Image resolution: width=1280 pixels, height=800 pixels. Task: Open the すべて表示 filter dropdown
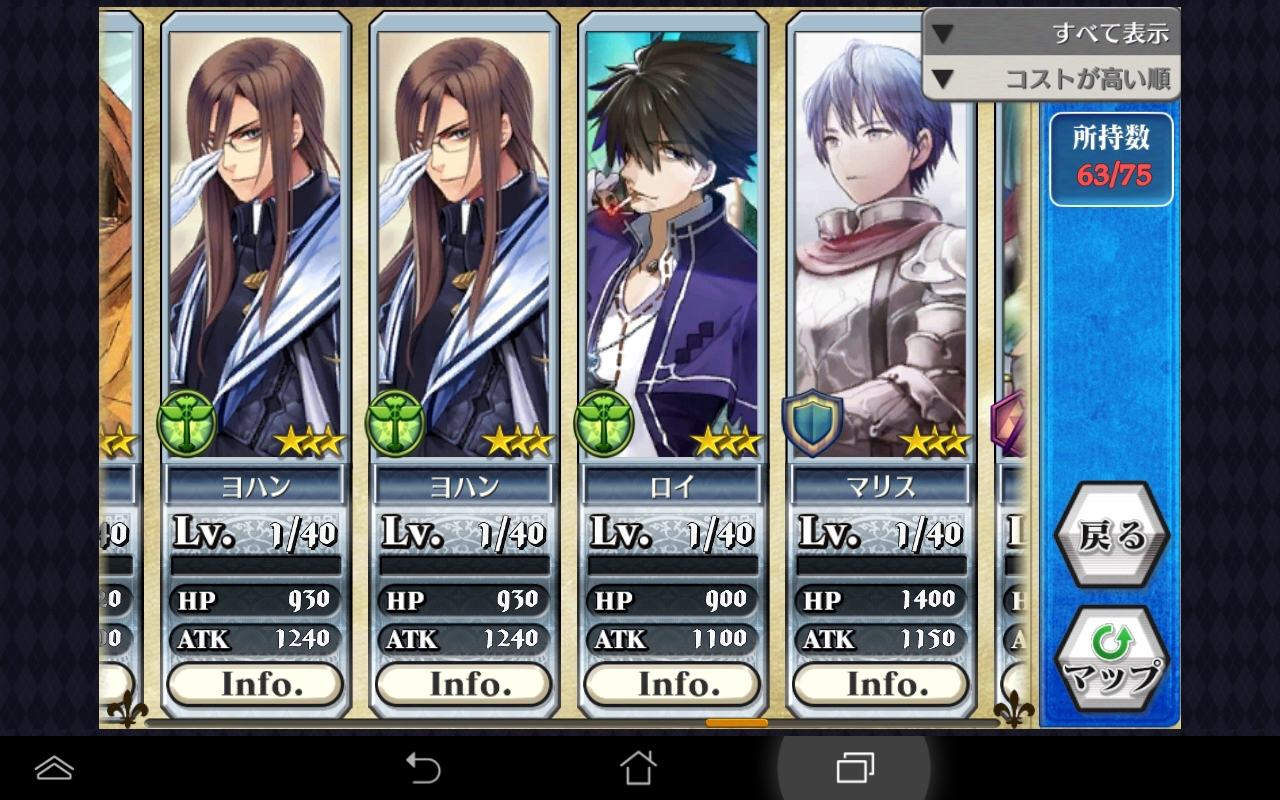pyautogui.click(x=1050, y=33)
